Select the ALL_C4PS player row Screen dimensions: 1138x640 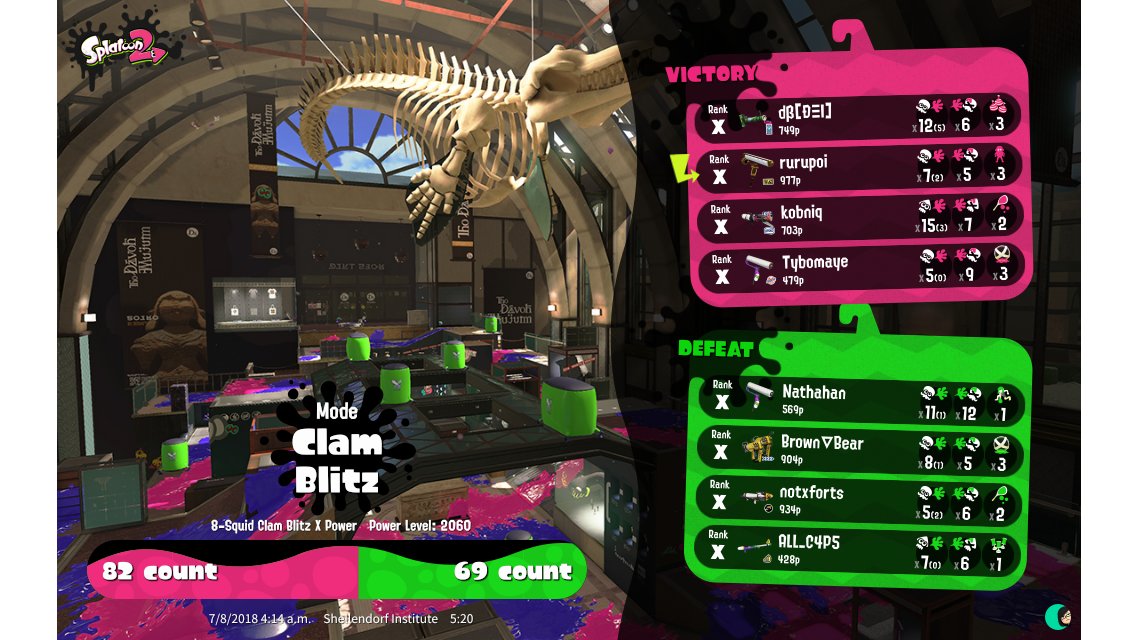click(862, 549)
